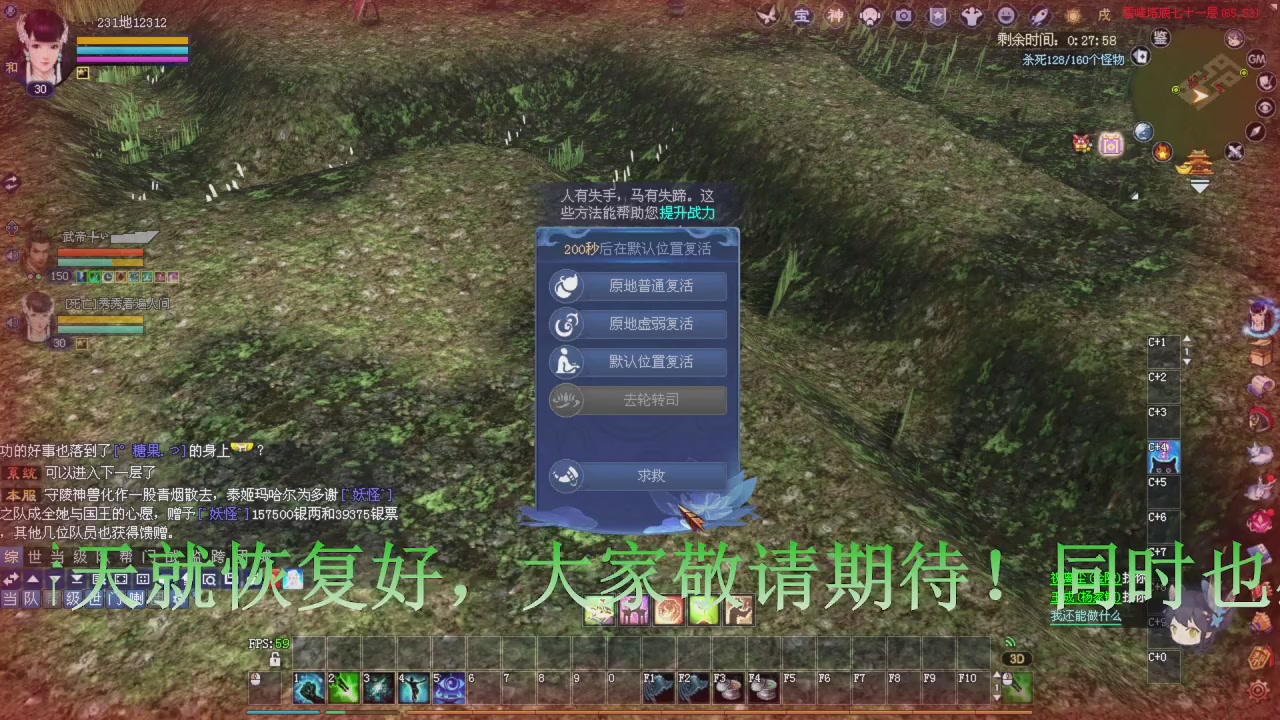Click the rocket icon in top toolbar
This screenshot has width=1280, height=720.
[1038, 16]
